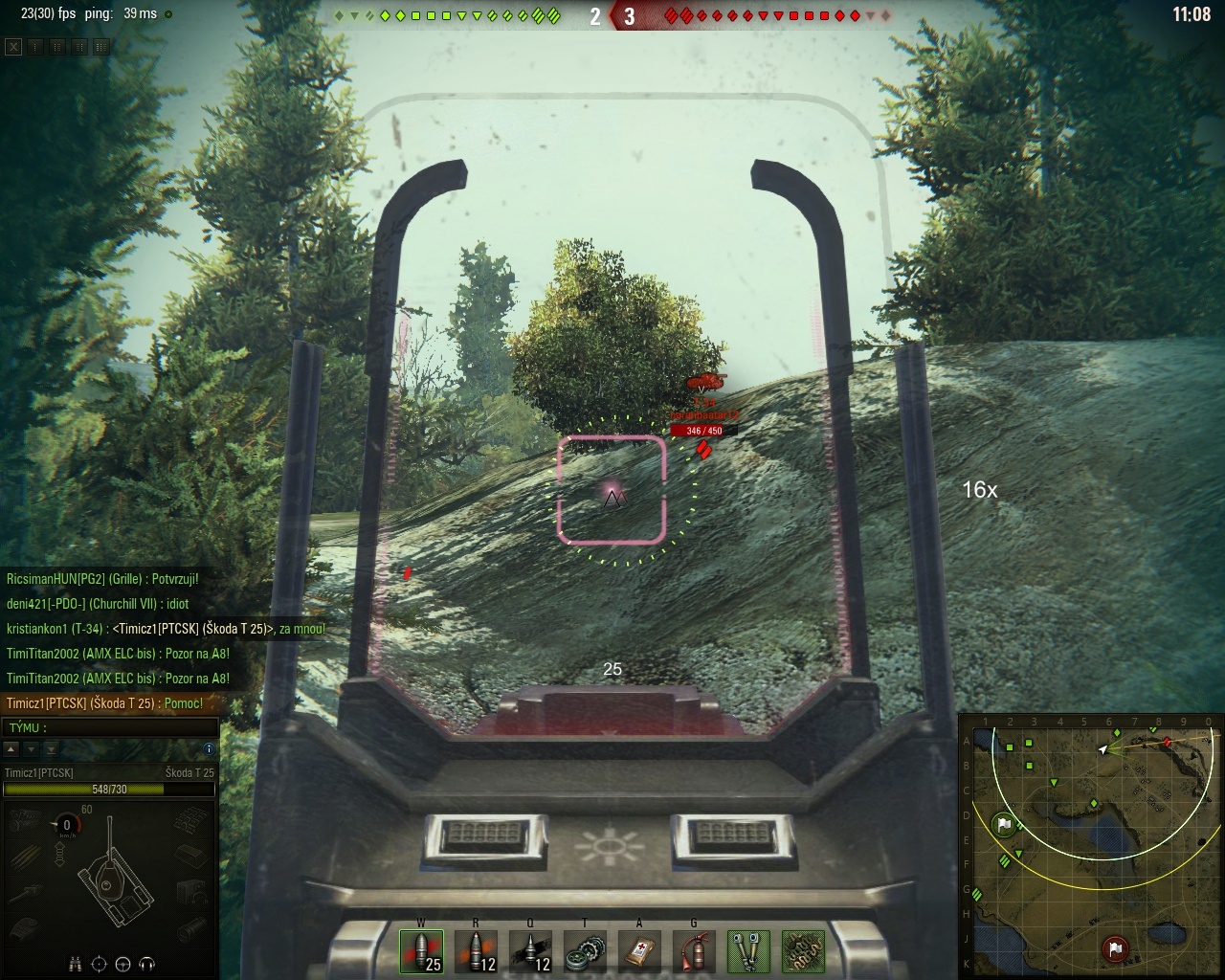Open the chat info button

pos(209,748)
